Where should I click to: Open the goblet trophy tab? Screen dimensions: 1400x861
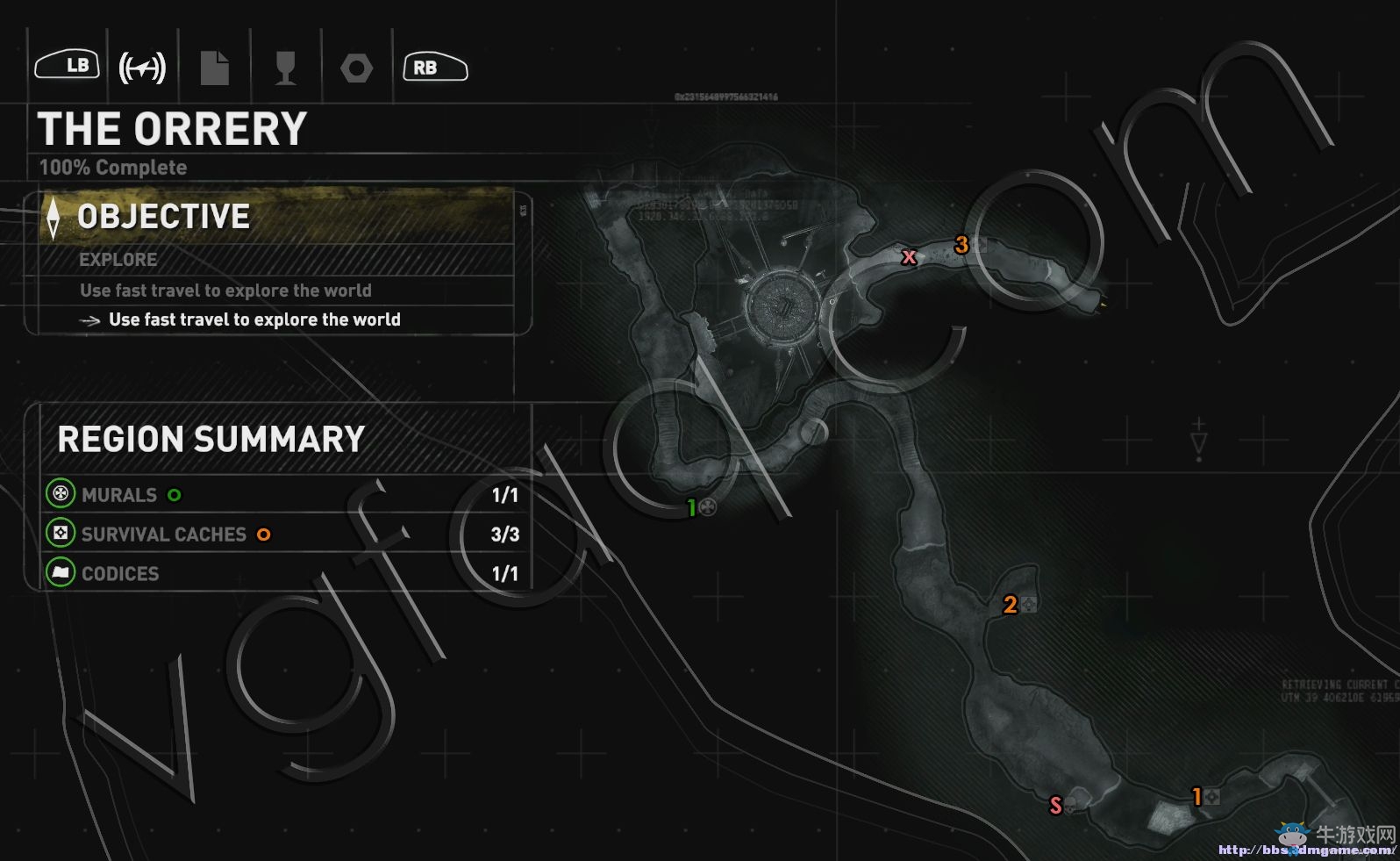[285, 68]
